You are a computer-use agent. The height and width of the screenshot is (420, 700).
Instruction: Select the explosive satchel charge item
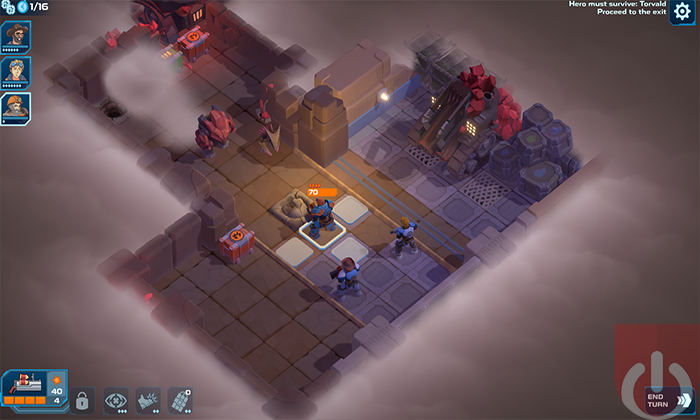(180, 398)
